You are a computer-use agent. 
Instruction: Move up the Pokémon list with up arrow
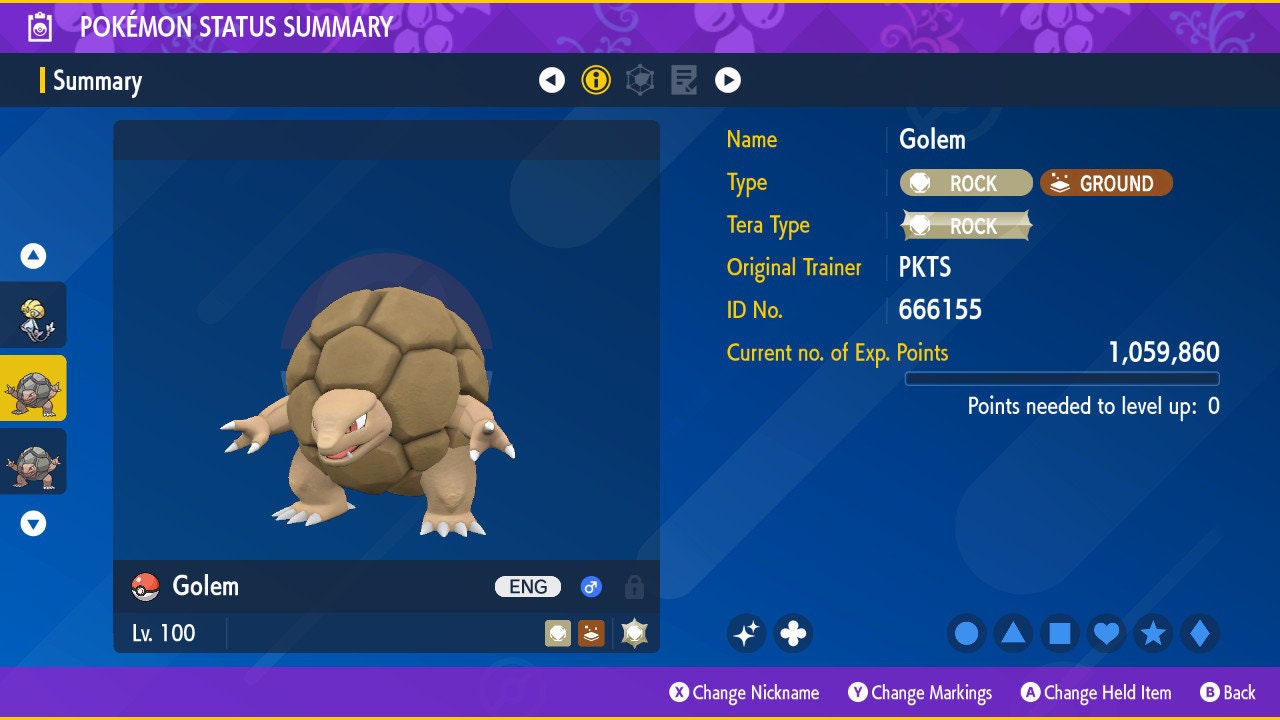tap(33, 256)
